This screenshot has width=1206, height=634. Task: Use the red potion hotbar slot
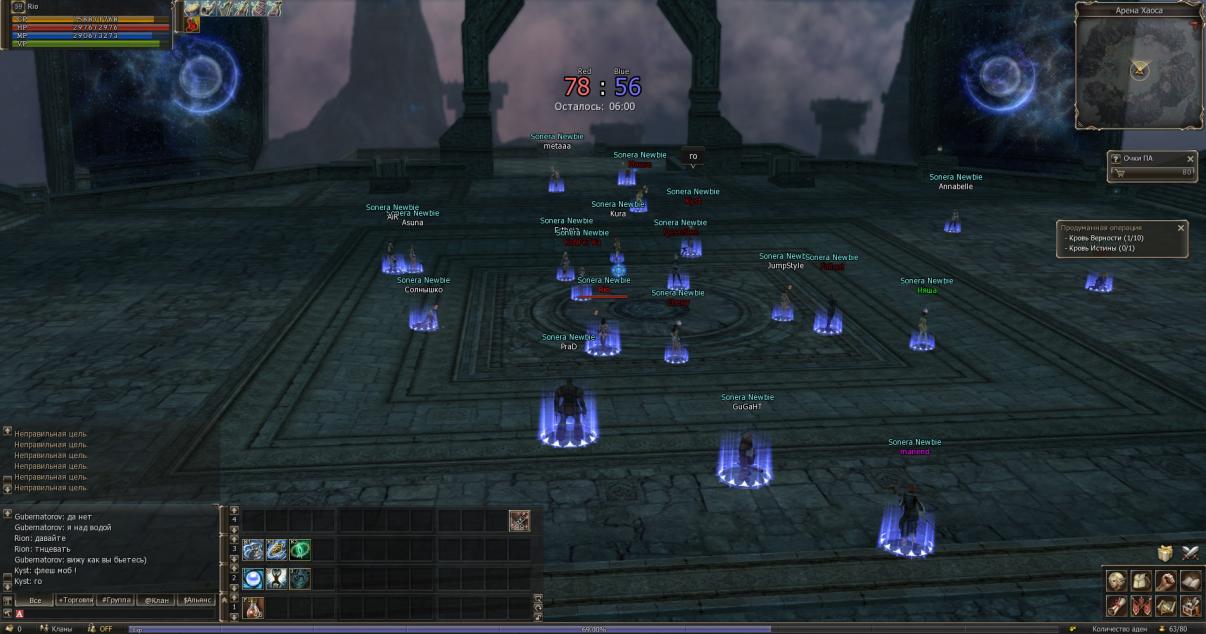pyautogui.click(x=253, y=607)
